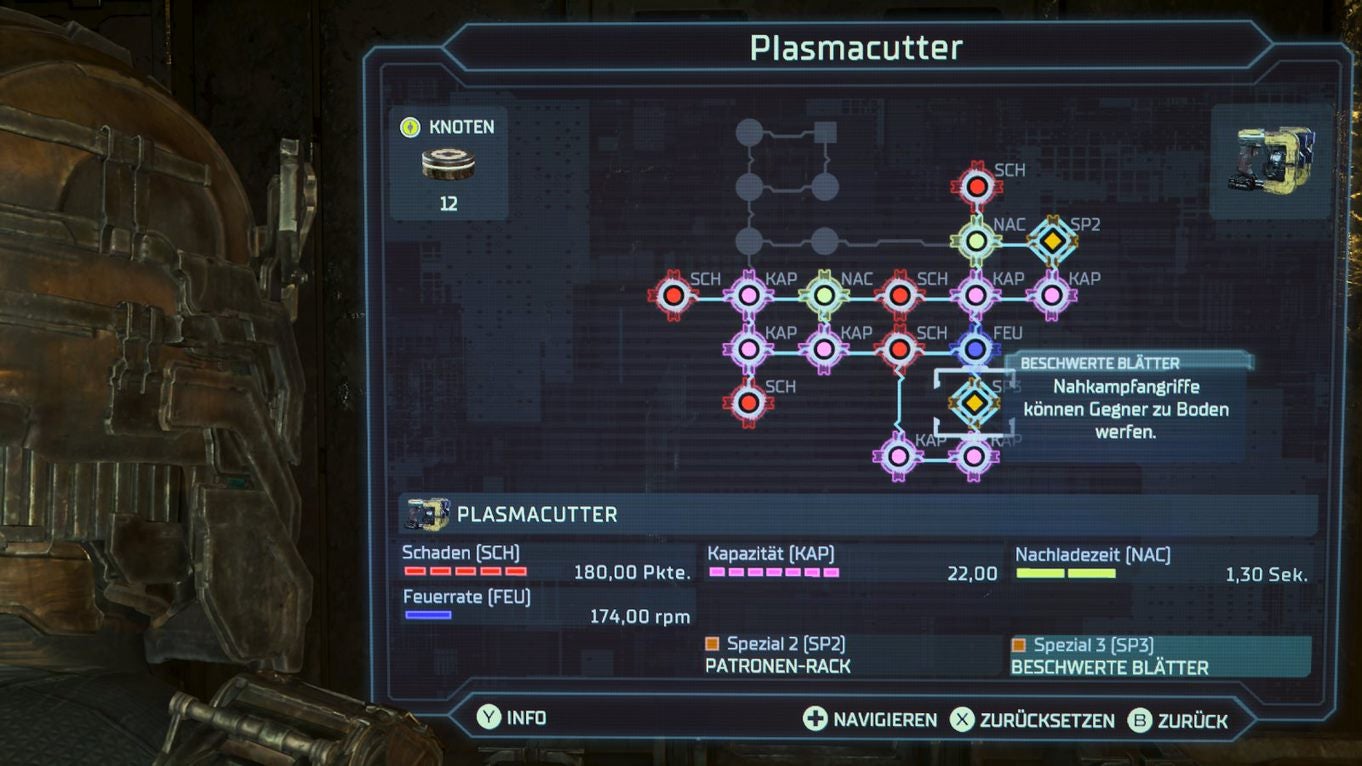Select the pink KAP node beside the SP2 node
This screenshot has height=766, width=1362.
click(1049, 295)
